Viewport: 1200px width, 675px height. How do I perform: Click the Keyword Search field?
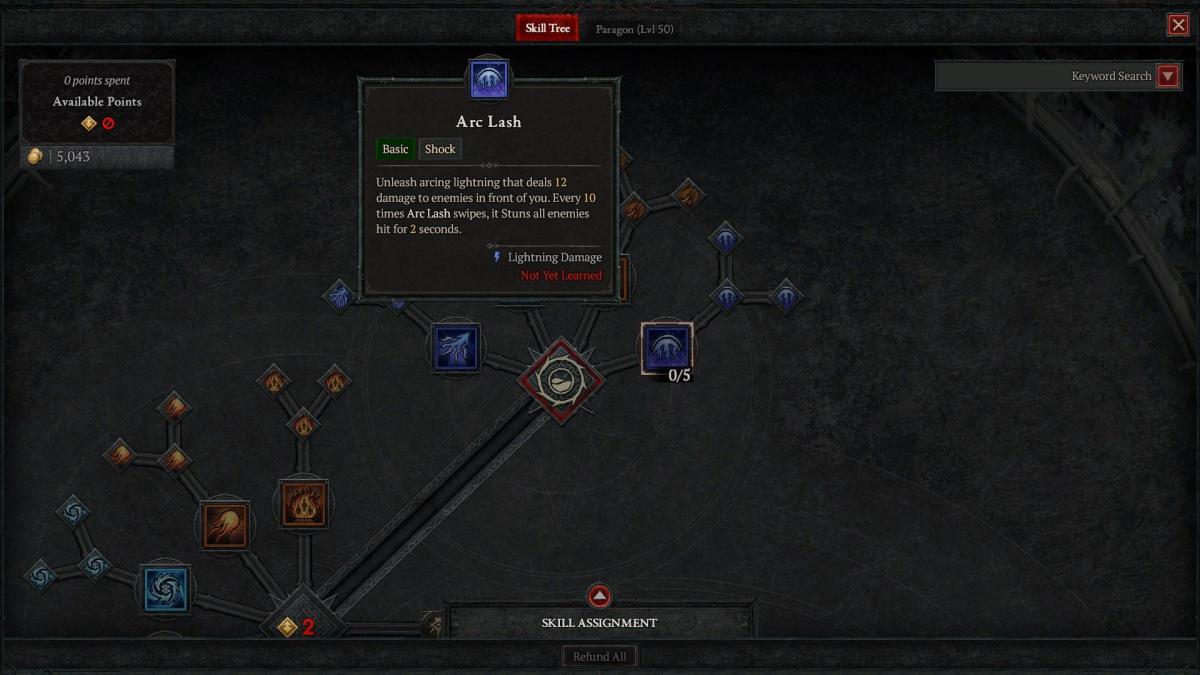pyautogui.click(x=1043, y=76)
